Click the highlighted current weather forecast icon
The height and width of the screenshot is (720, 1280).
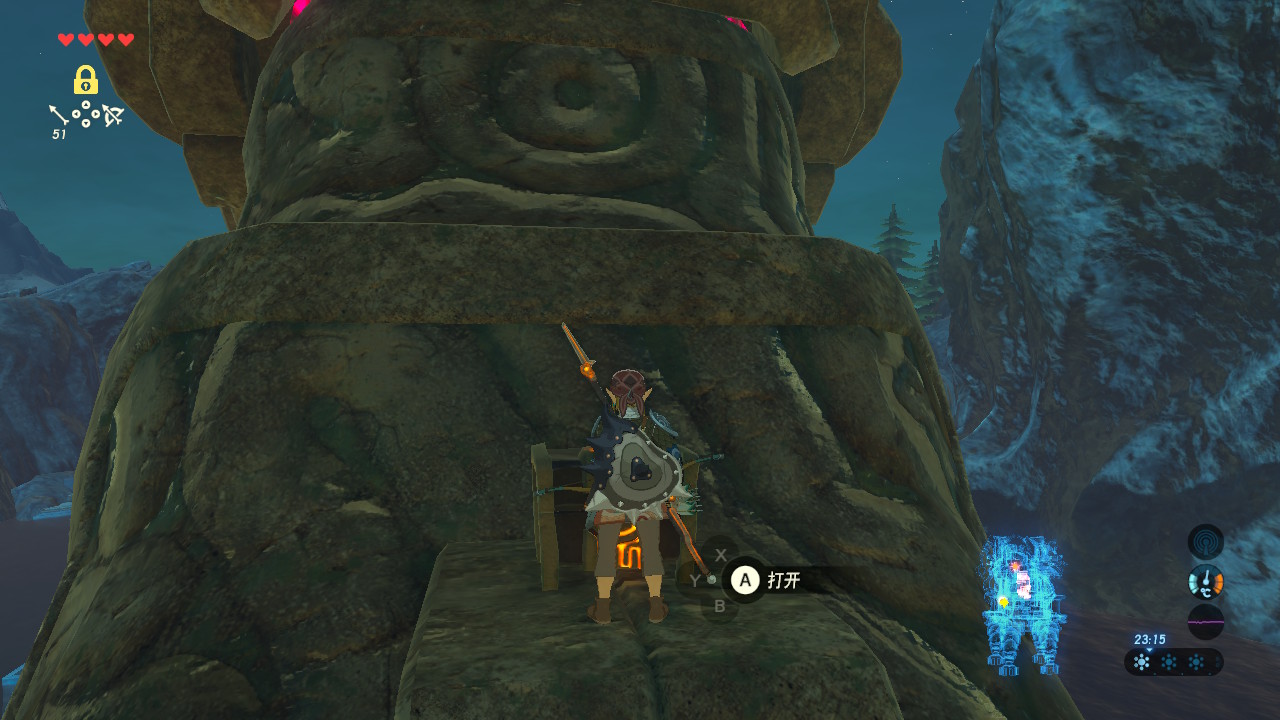click(x=1142, y=662)
